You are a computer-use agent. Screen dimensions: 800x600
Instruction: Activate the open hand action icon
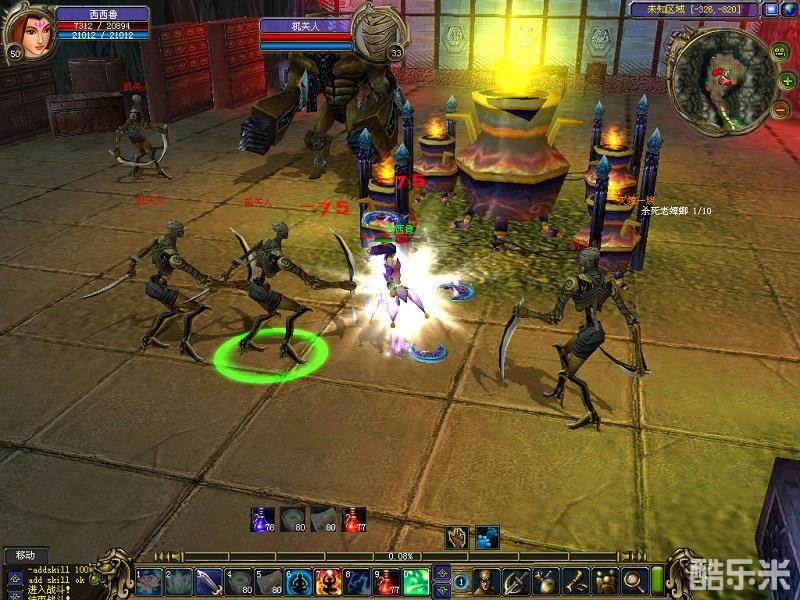(457, 536)
